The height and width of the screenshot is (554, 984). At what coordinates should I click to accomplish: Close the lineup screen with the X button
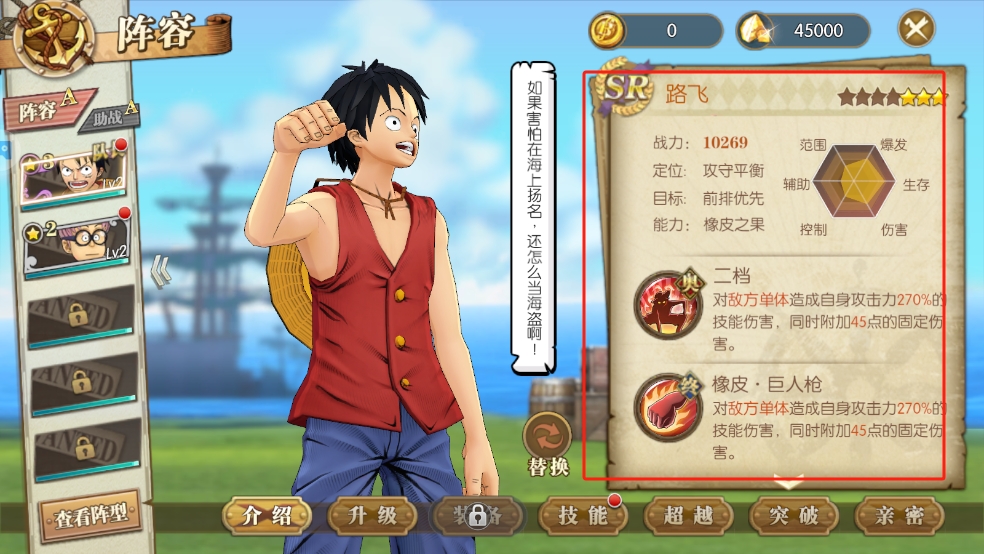tap(916, 29)
